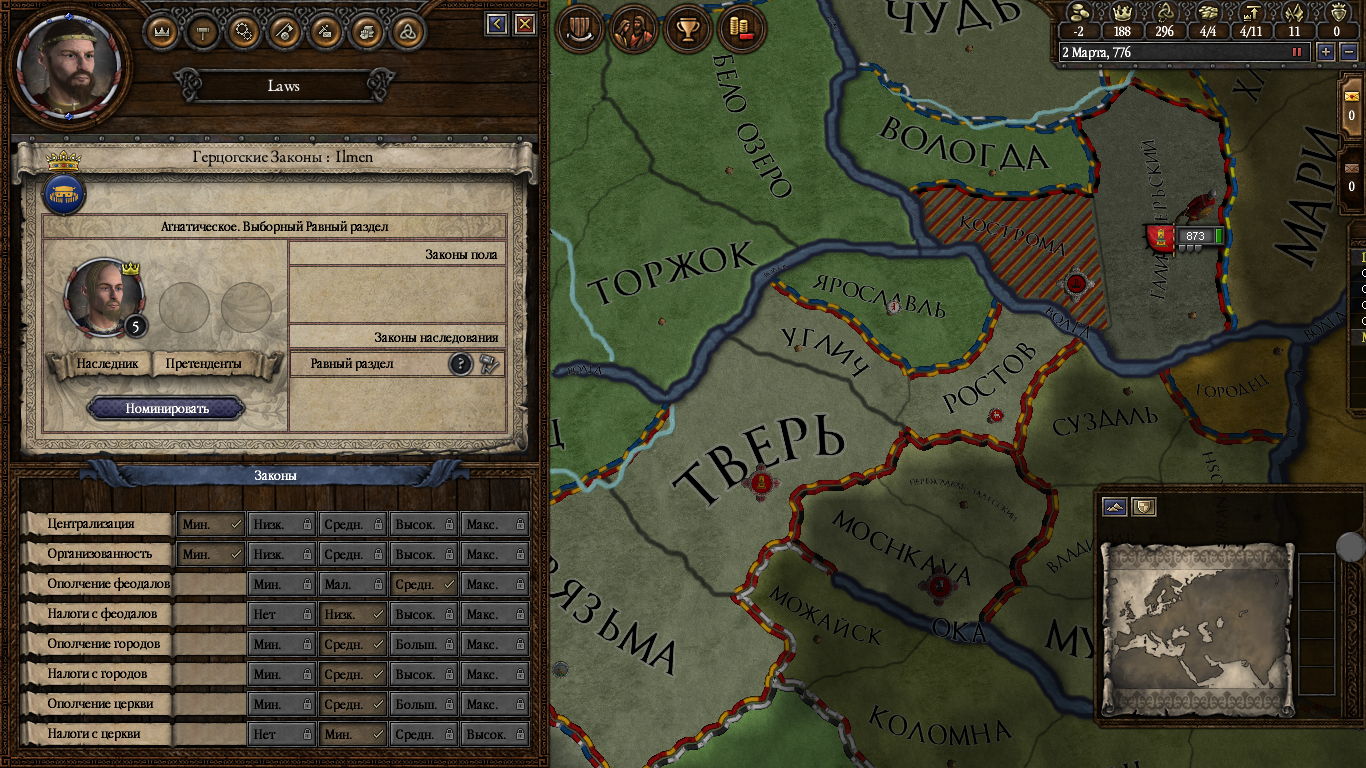Switch to the Претенденты tab
Image resolution: width=1366 pixels, height=768 pixels.
[204, 364]
